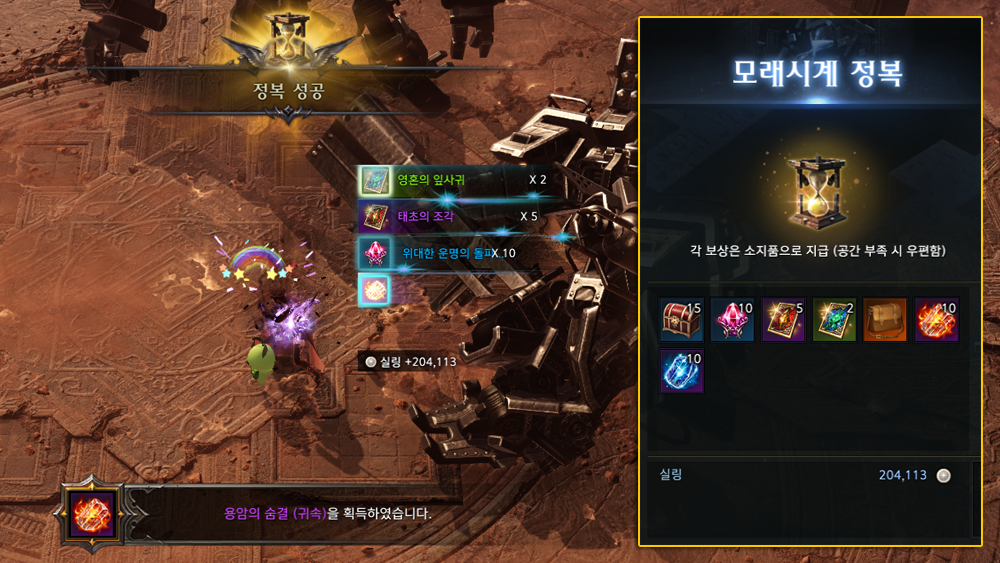Inspect the green soul leaf card reward
1000x563 pixels.
(x=835, y=320)
